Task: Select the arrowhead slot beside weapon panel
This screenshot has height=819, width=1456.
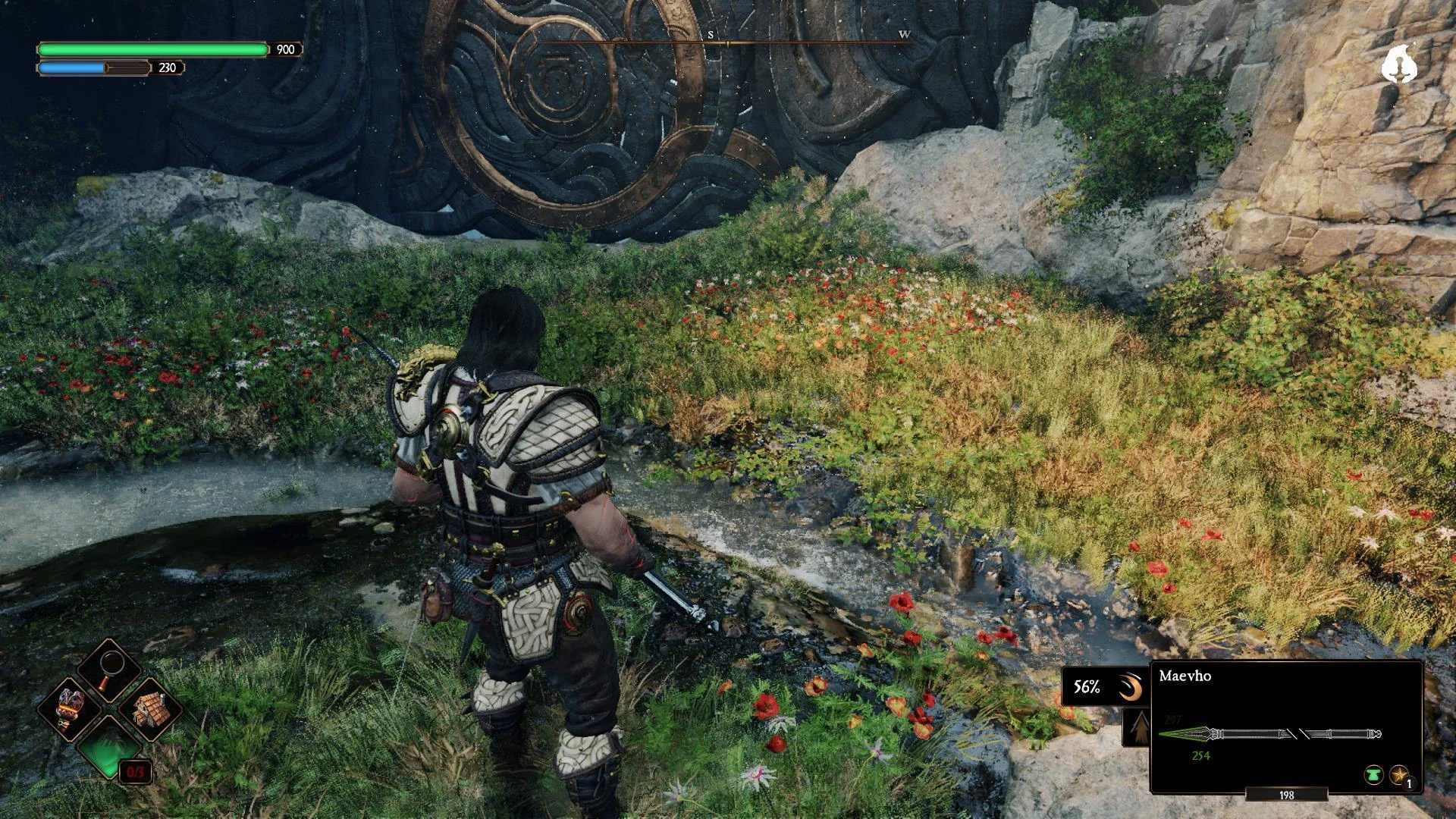Action: click(1136, 728)
